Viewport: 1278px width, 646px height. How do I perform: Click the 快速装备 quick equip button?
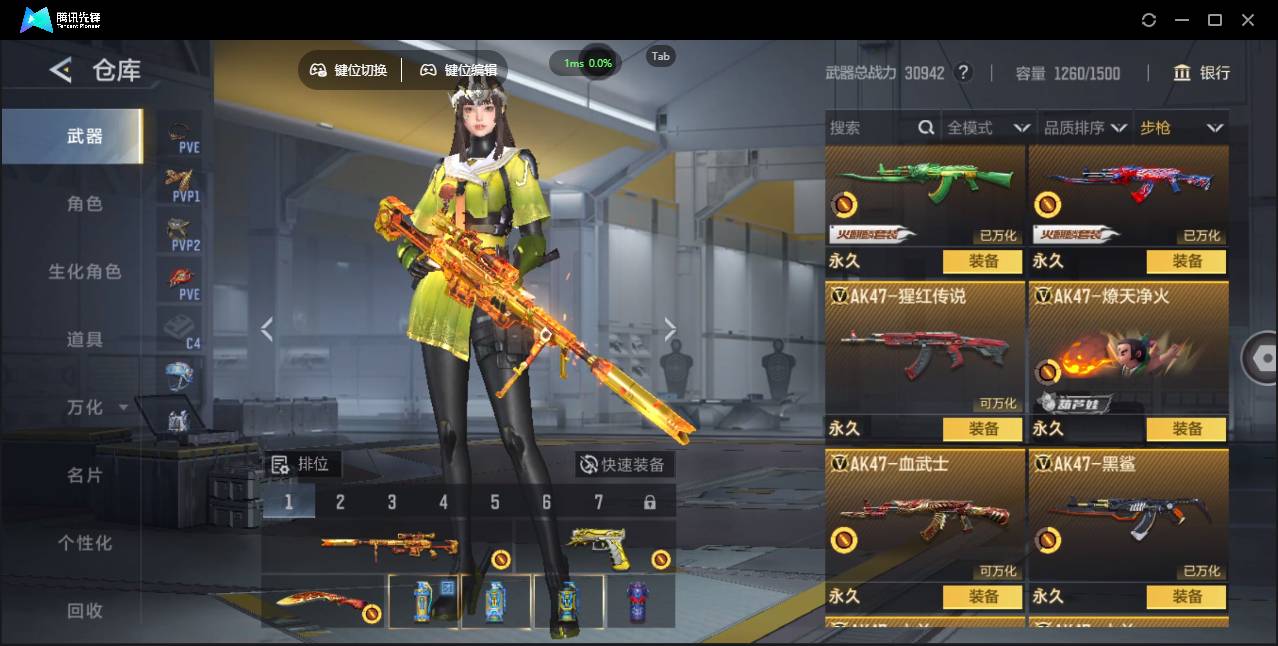624,465
